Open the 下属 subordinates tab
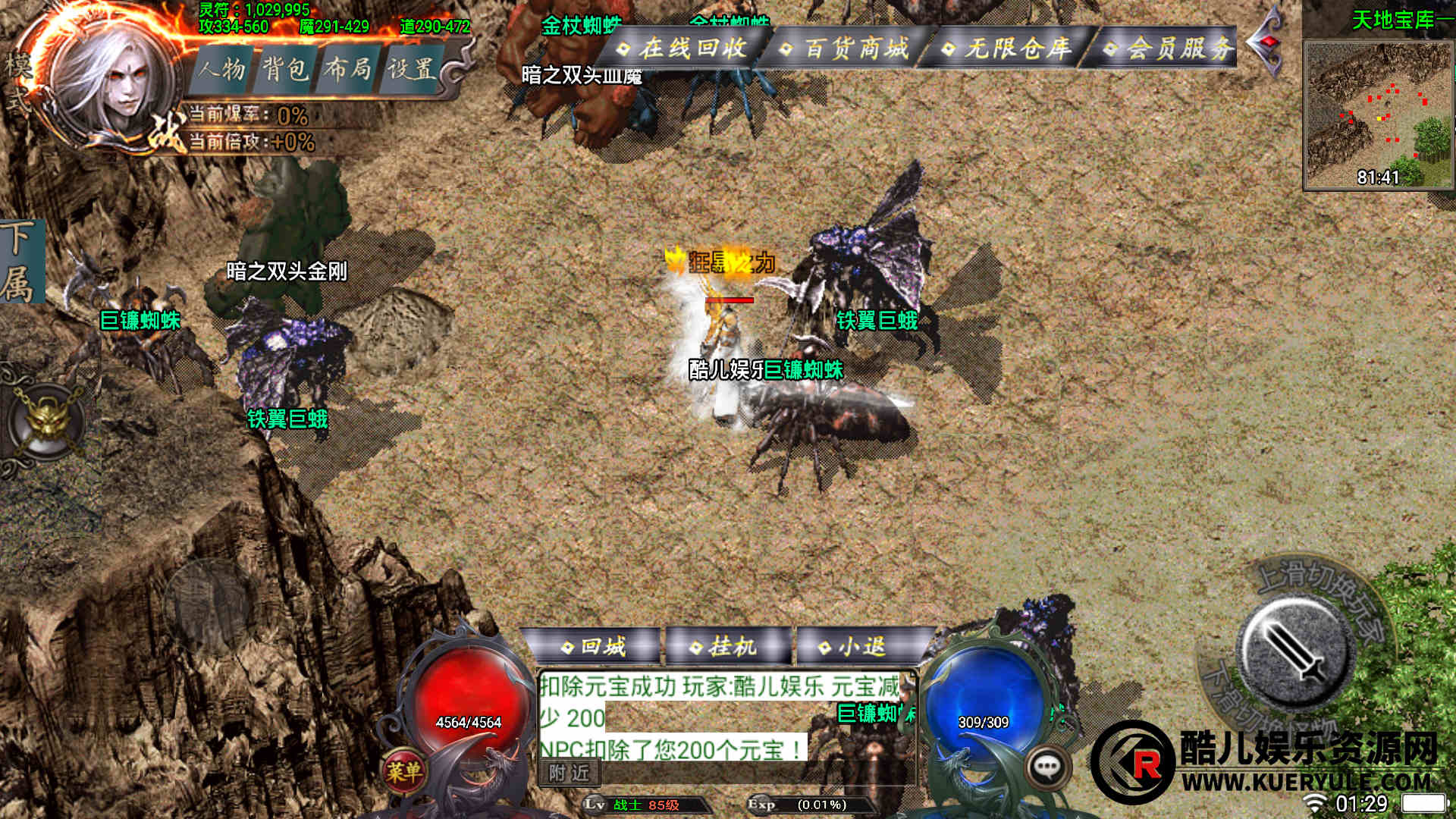The image size is (1456, 819). [18, 262]
